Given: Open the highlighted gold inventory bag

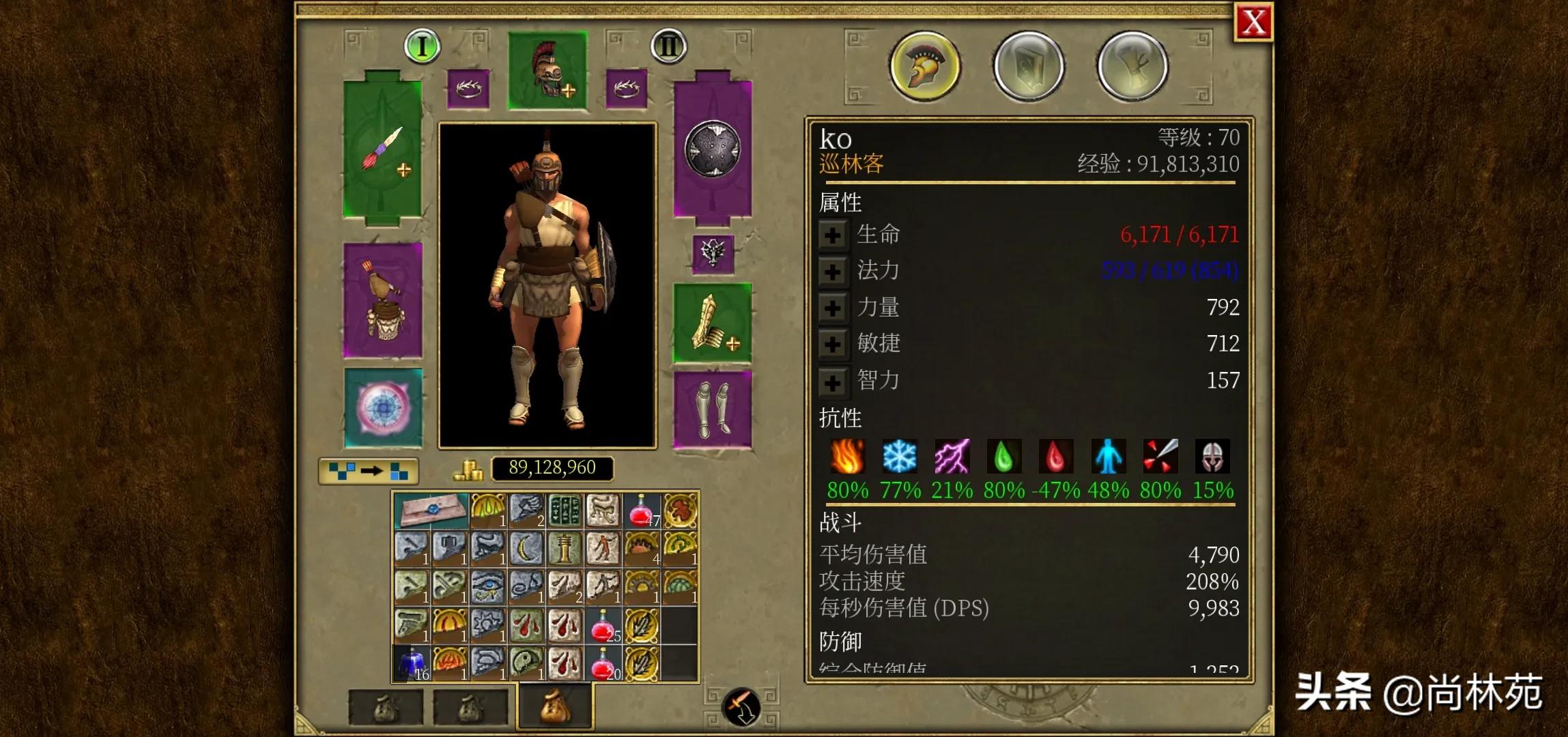Looking at the screenshot, I should click(555, 706).
